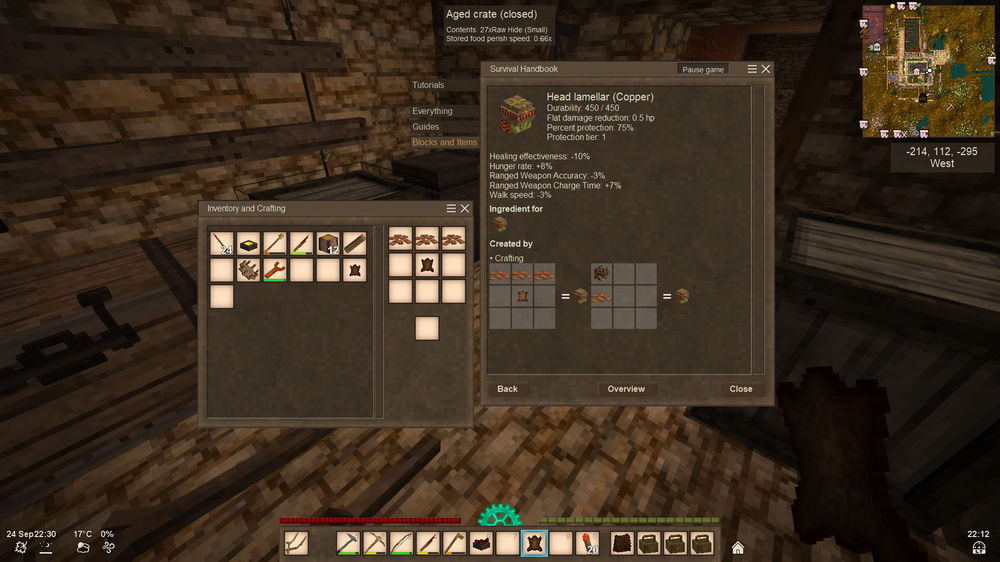Select the stack of 12 log blocks
Screen dimensions: 1000x562
pos(328,243)
